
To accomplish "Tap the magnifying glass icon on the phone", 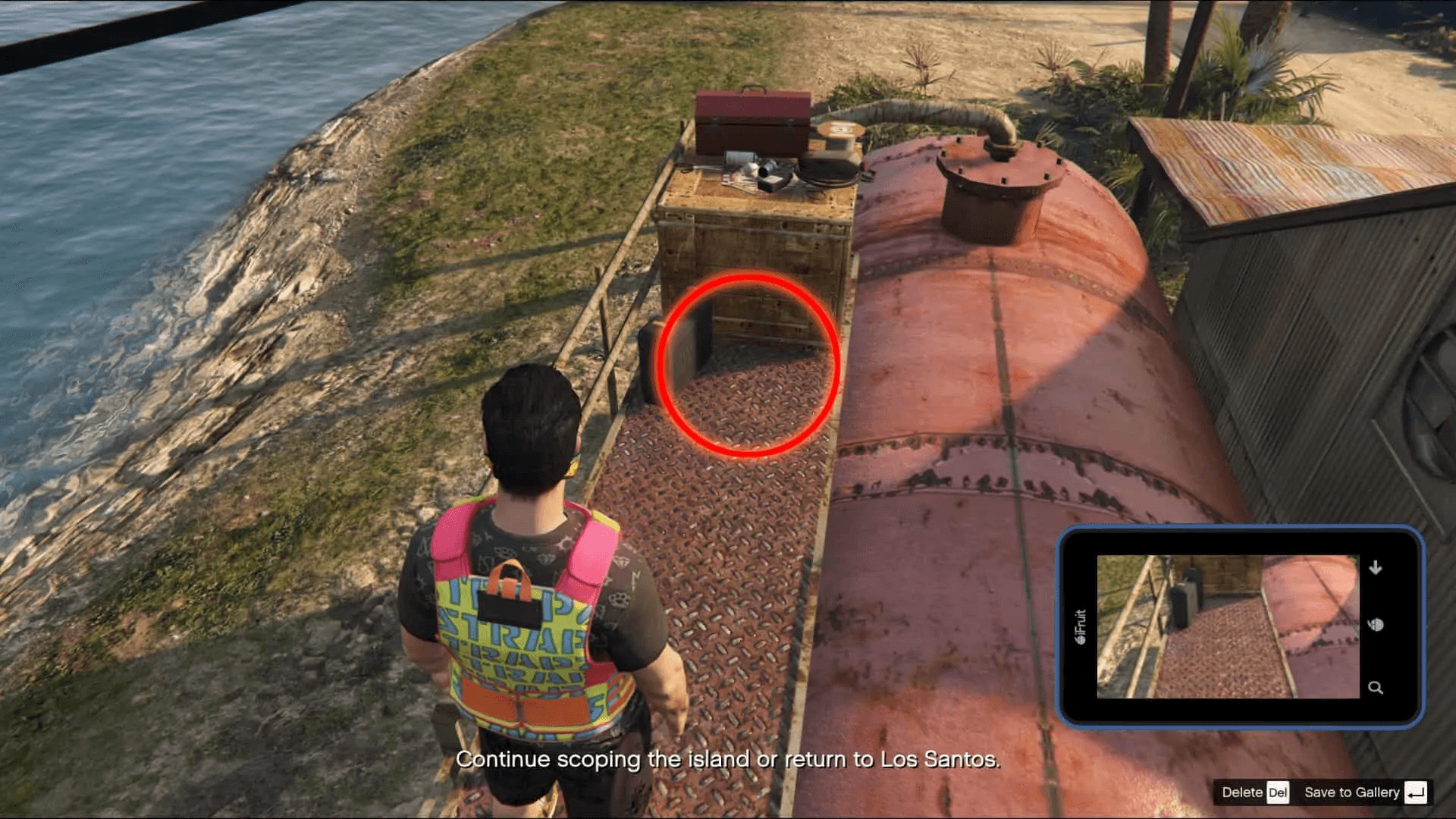I will (1375, 688).
